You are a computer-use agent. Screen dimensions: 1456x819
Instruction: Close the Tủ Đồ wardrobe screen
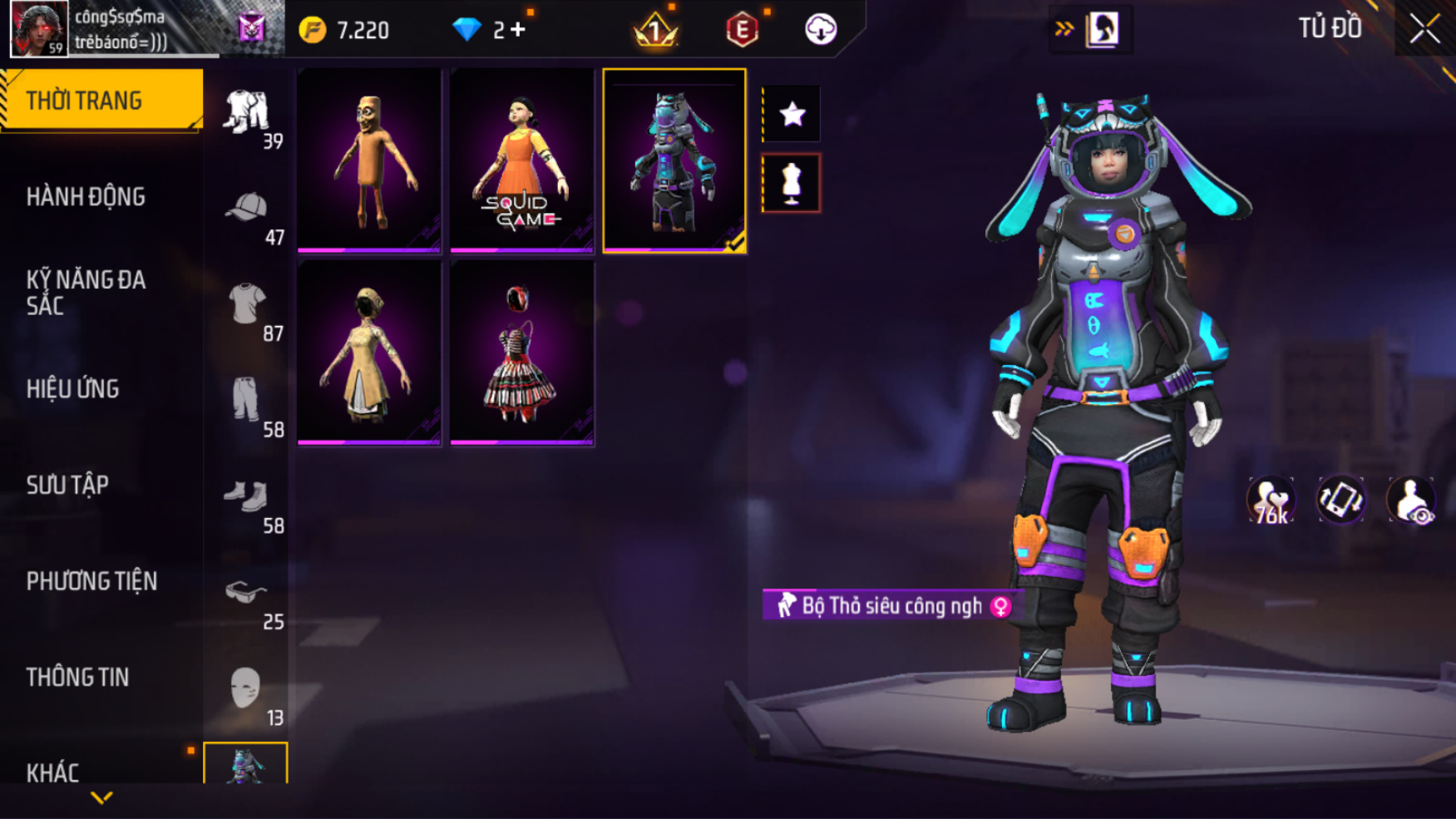click(1424, 29)
